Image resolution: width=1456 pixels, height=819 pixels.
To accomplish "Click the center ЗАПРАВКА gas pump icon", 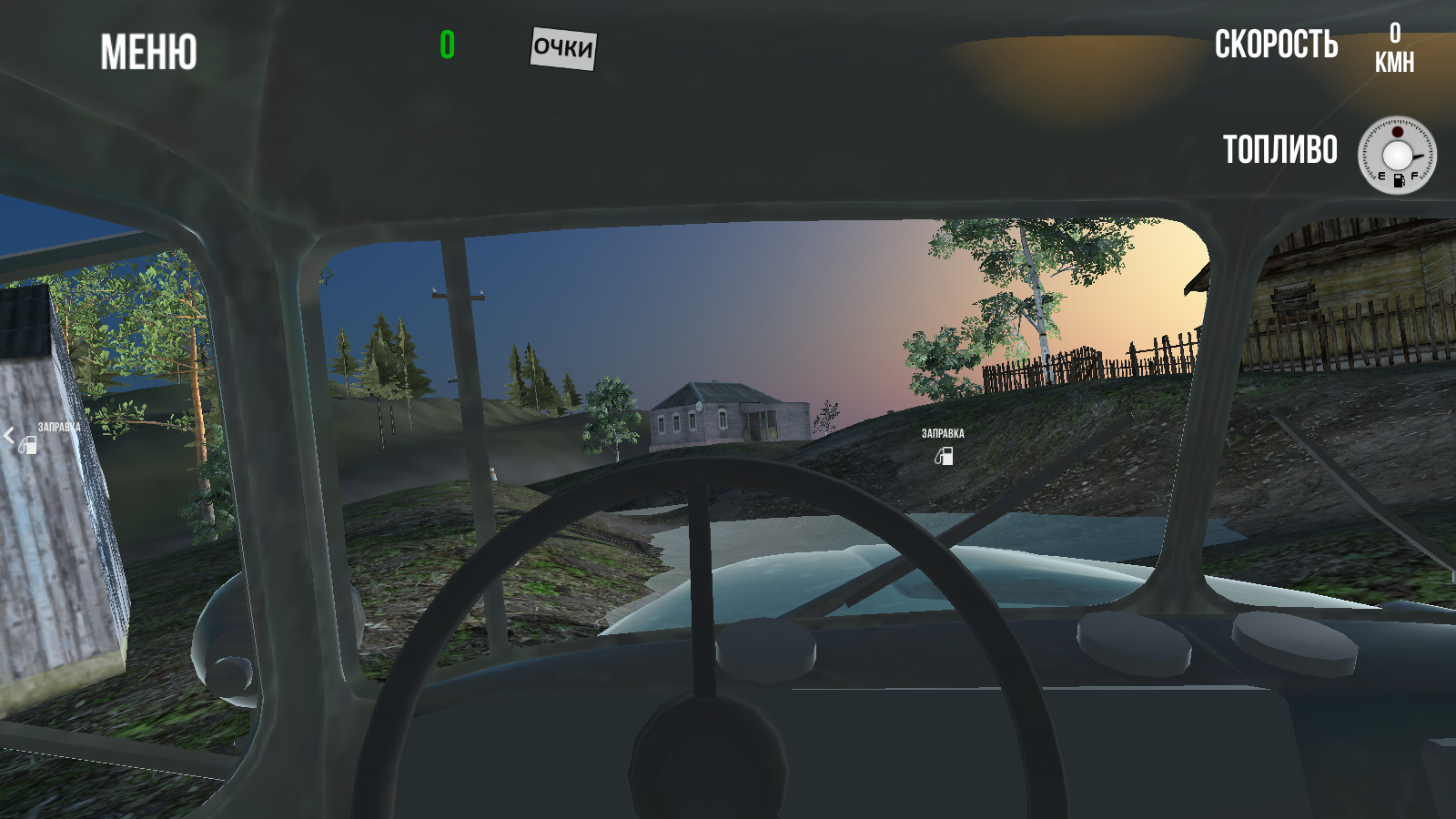I will 942,458.
